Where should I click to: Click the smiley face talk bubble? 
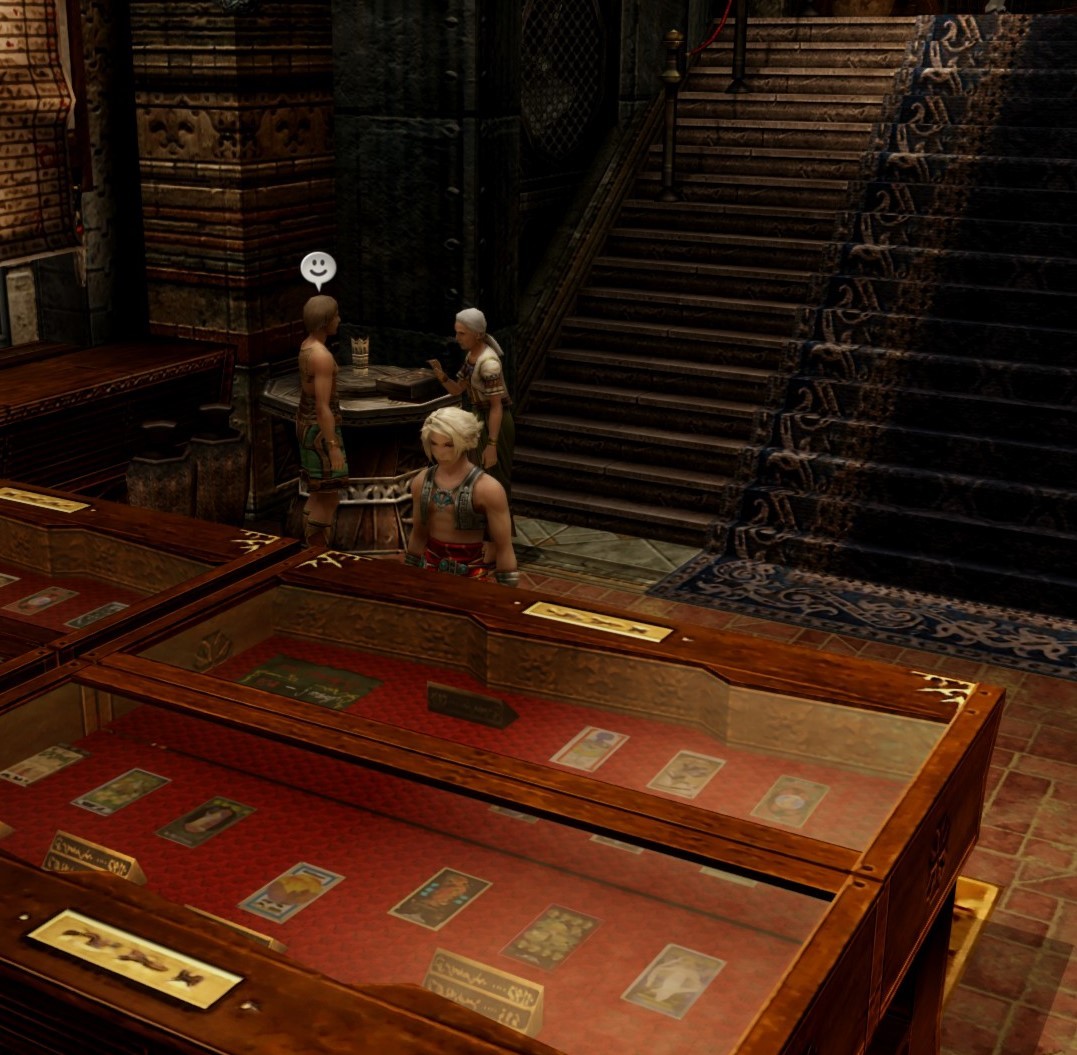pyautogui.click(x=318, y=268)
